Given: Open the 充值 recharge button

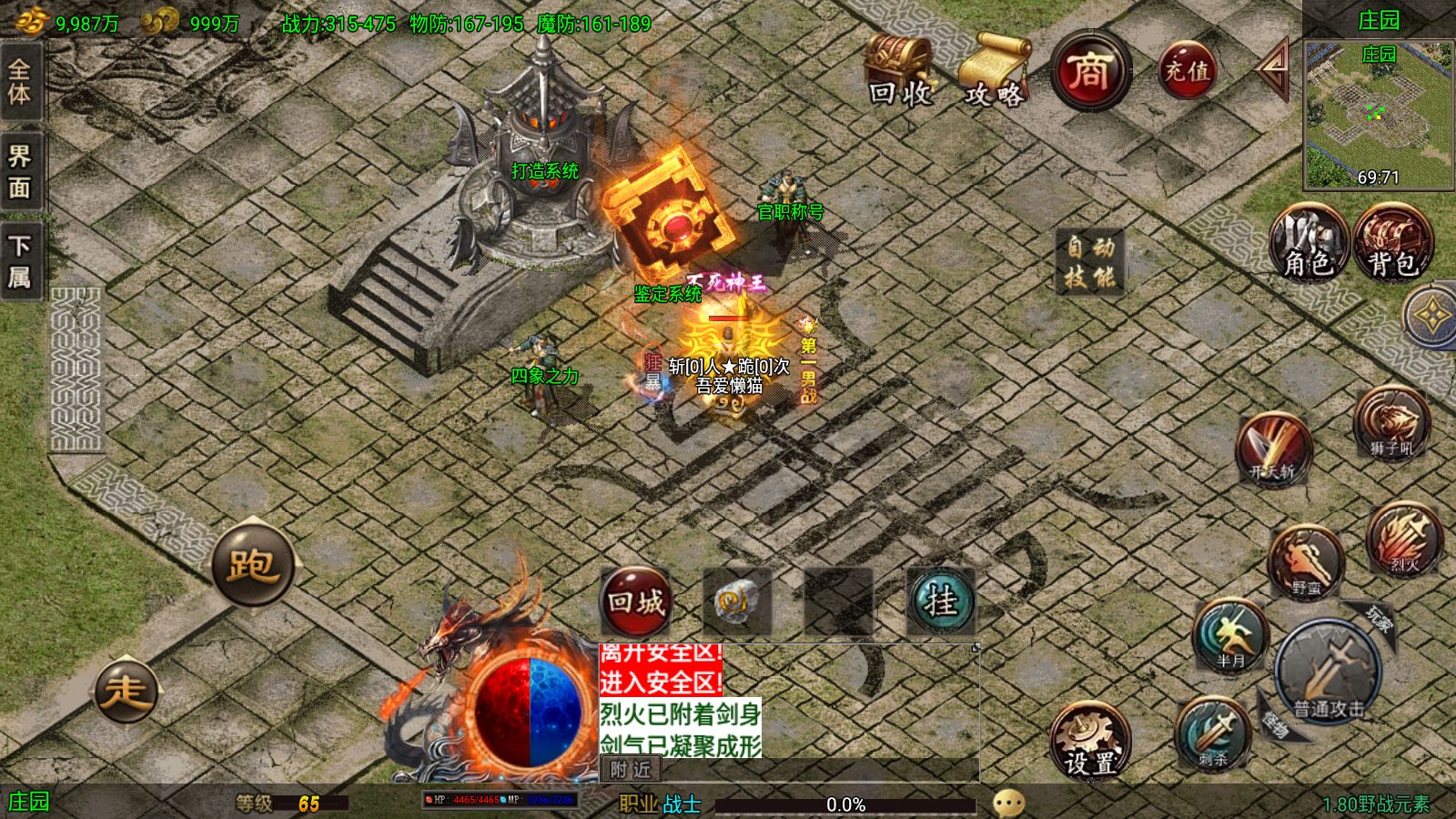Looking at the screenshot, I should pos(1187,69).
